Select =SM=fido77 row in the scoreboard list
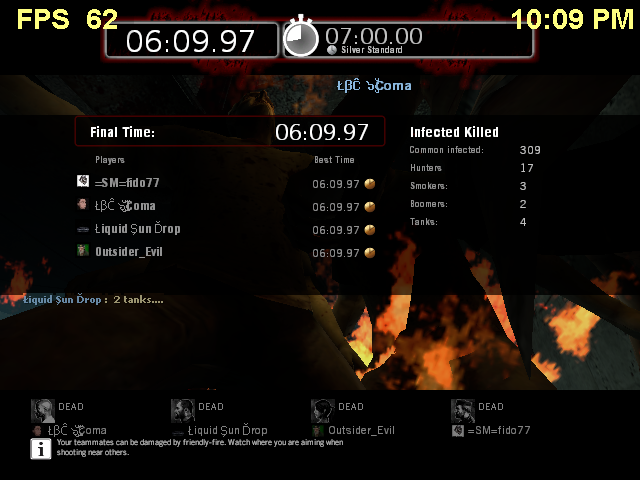This screenshot has height=480, width=640. click(x=127, y=183)
